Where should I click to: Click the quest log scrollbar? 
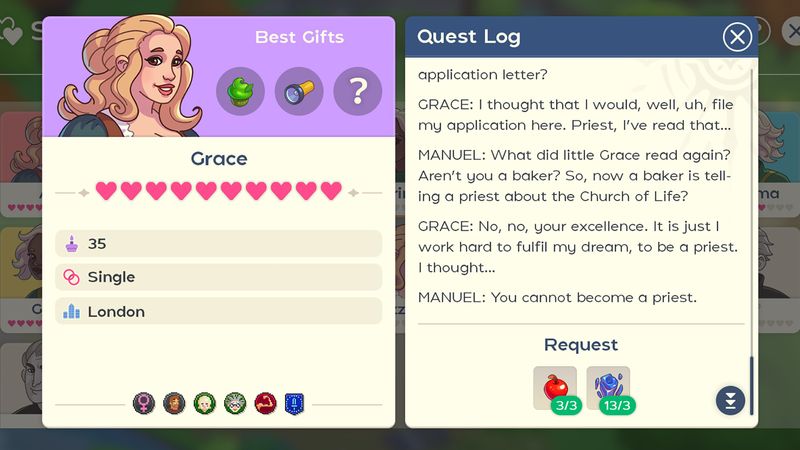tap(752, 383)
